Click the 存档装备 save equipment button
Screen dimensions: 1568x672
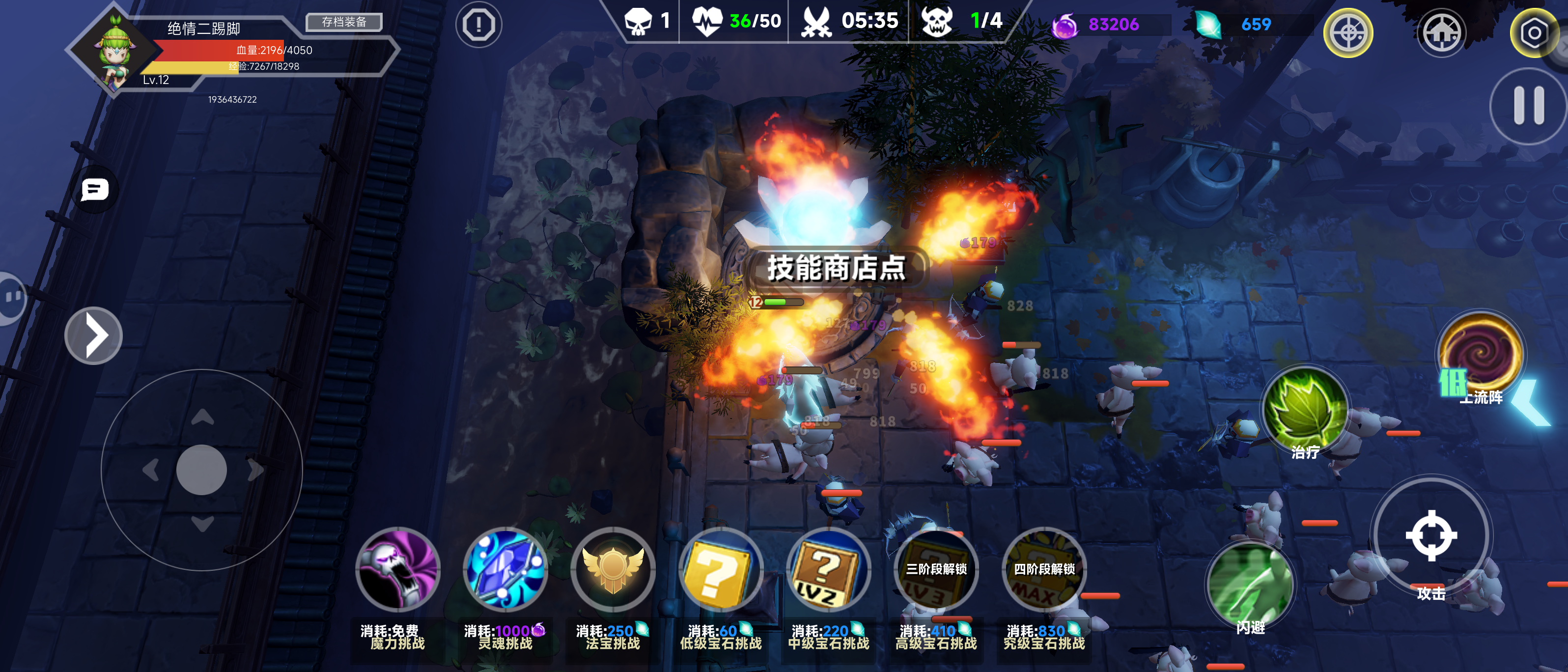click(344, 22)
